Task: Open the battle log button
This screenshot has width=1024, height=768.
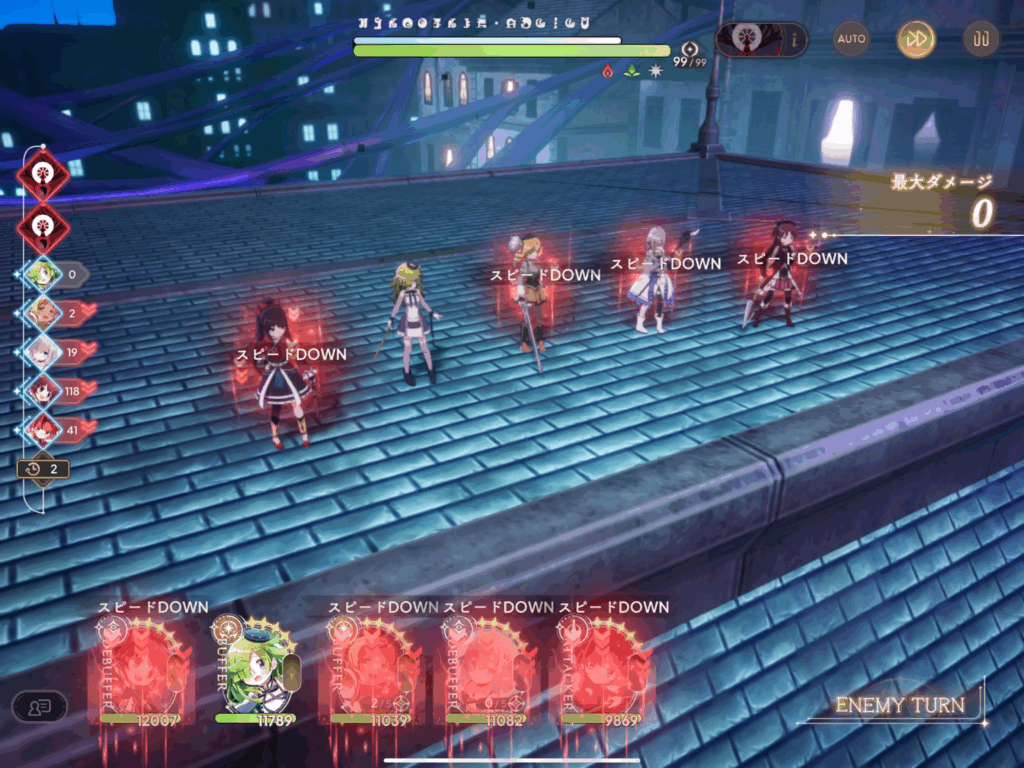Action: 39,706
